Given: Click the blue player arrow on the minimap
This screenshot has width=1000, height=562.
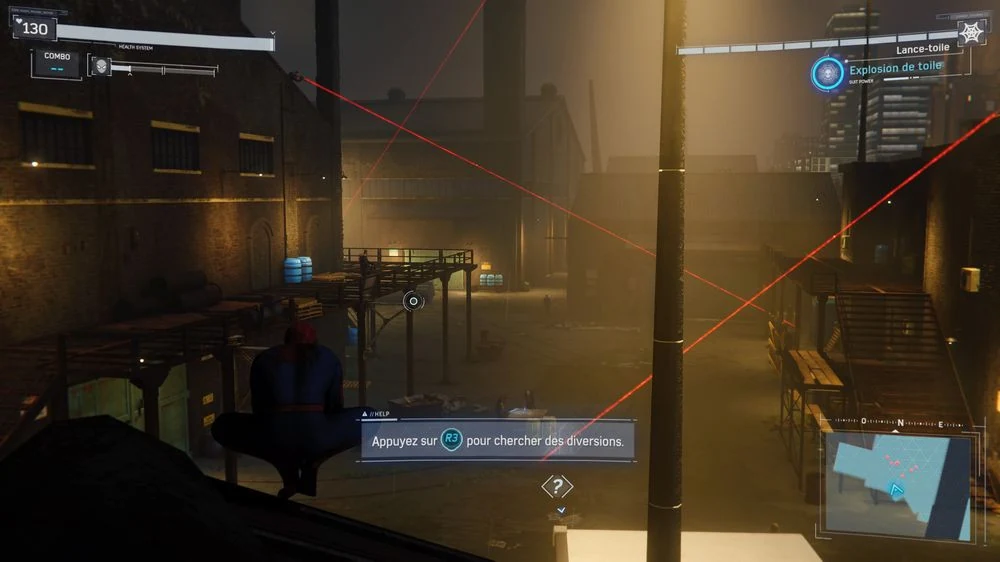Looking at the screenshot, I should tap(897, 492).
